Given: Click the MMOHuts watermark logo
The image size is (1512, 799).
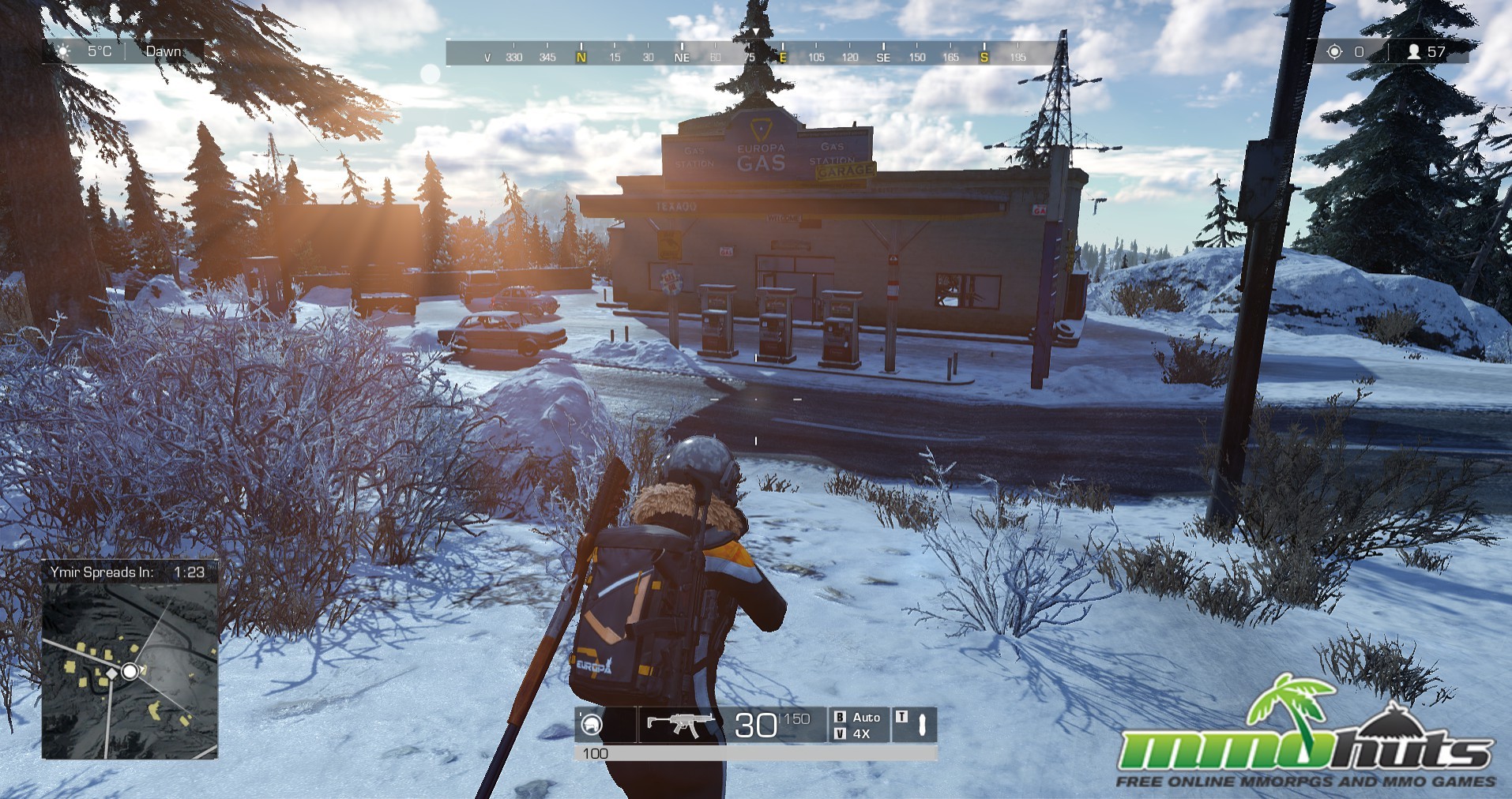Looking at the screenshot, I should click(x=1306, y=738).
